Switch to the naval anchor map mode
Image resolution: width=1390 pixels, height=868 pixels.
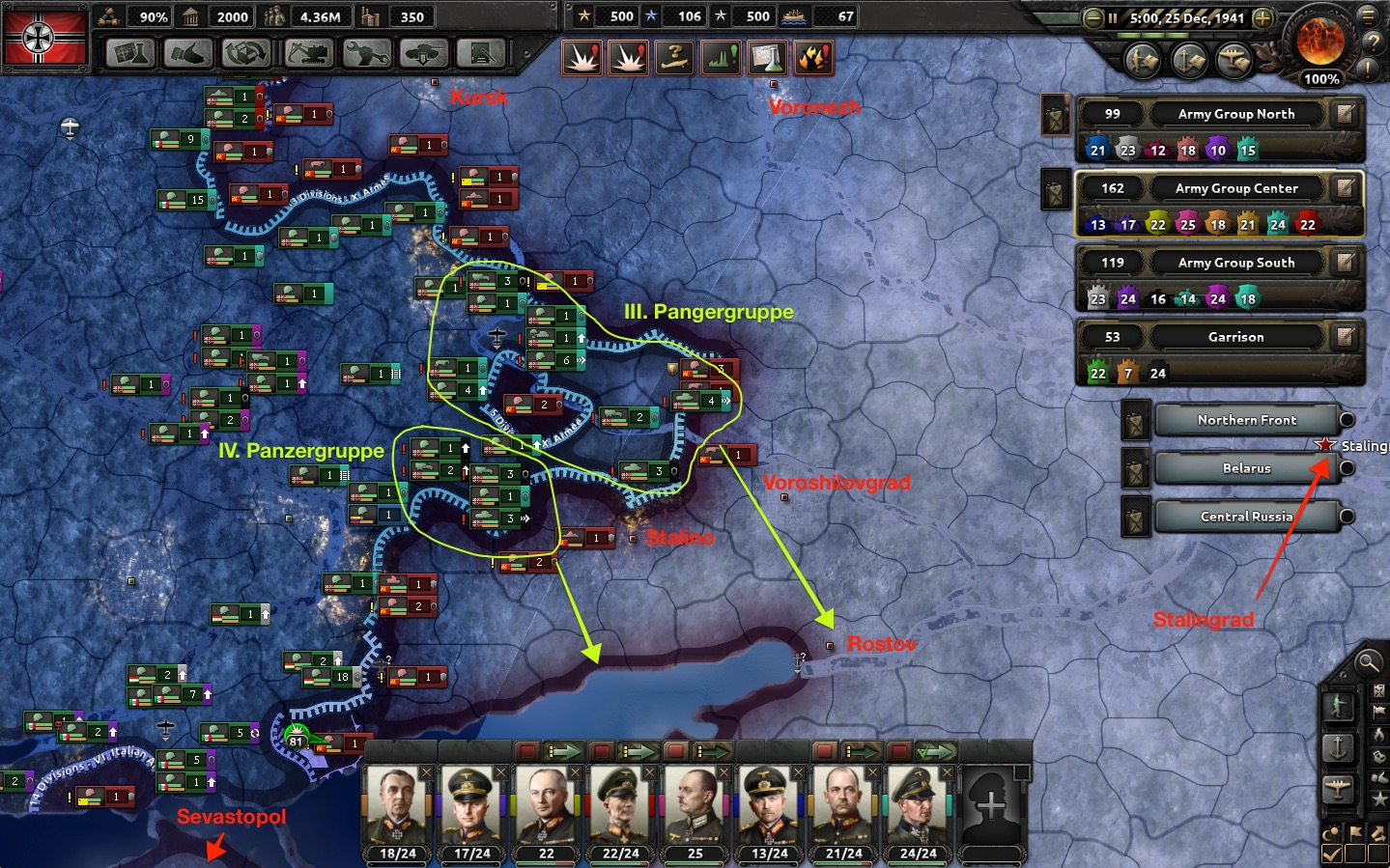pyautogui.click(x=1338, y=746)
